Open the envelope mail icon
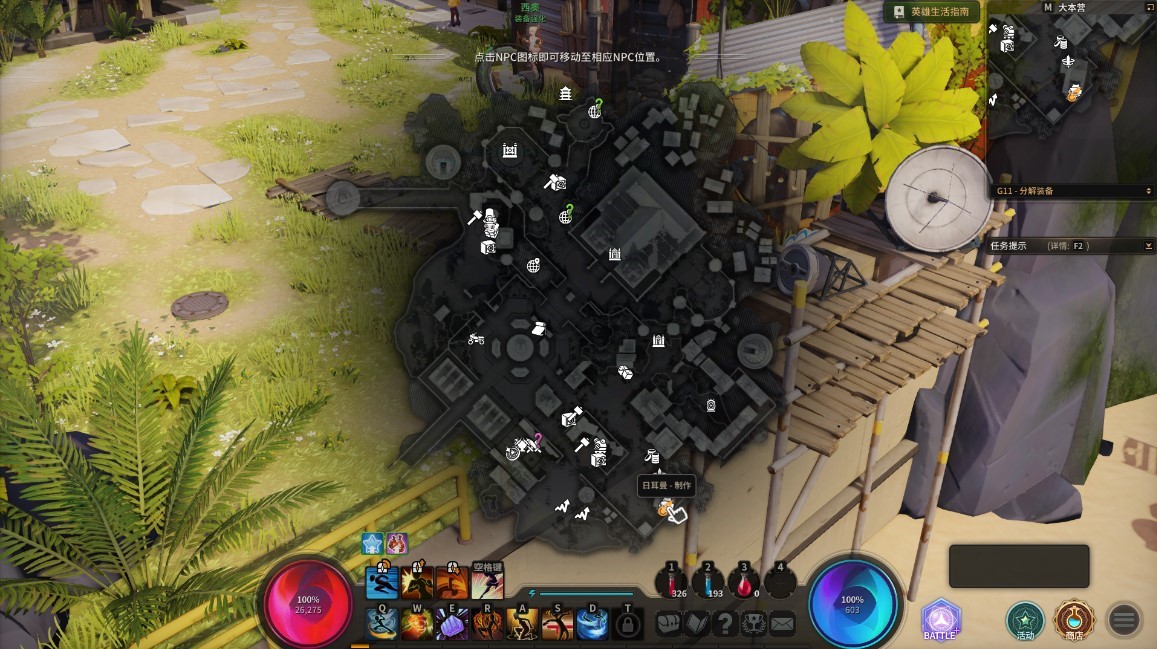This screenshot has width=1157, height=649. click(782, 624)
